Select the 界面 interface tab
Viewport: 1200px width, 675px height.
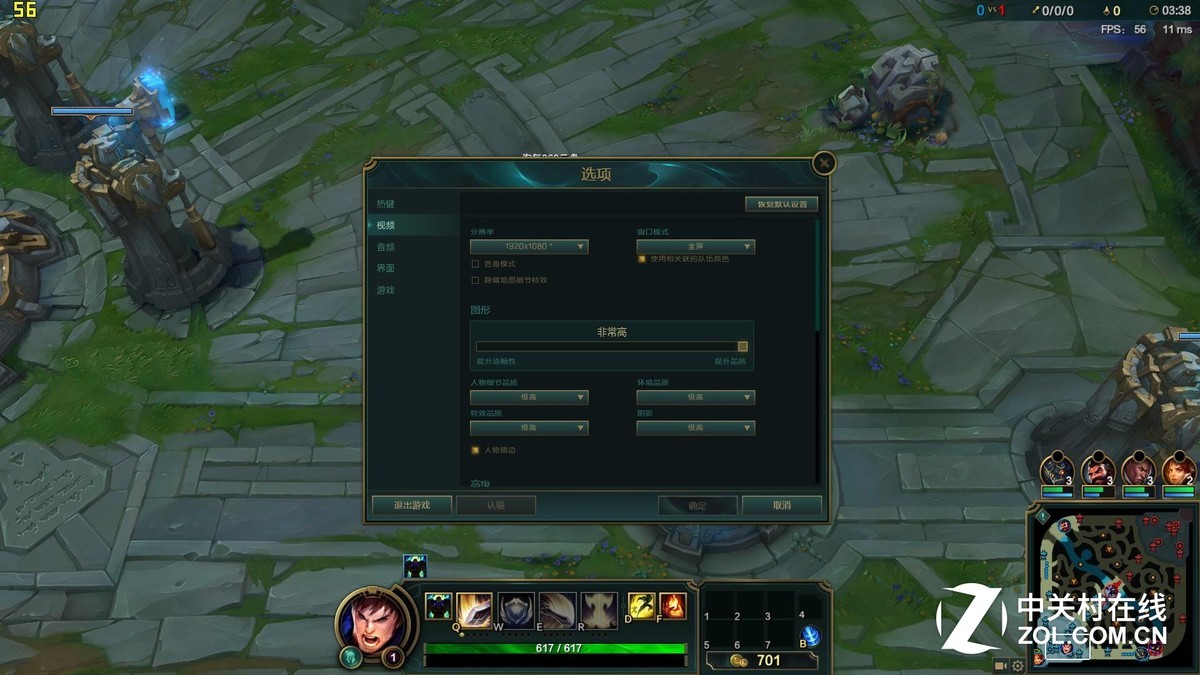386,269
